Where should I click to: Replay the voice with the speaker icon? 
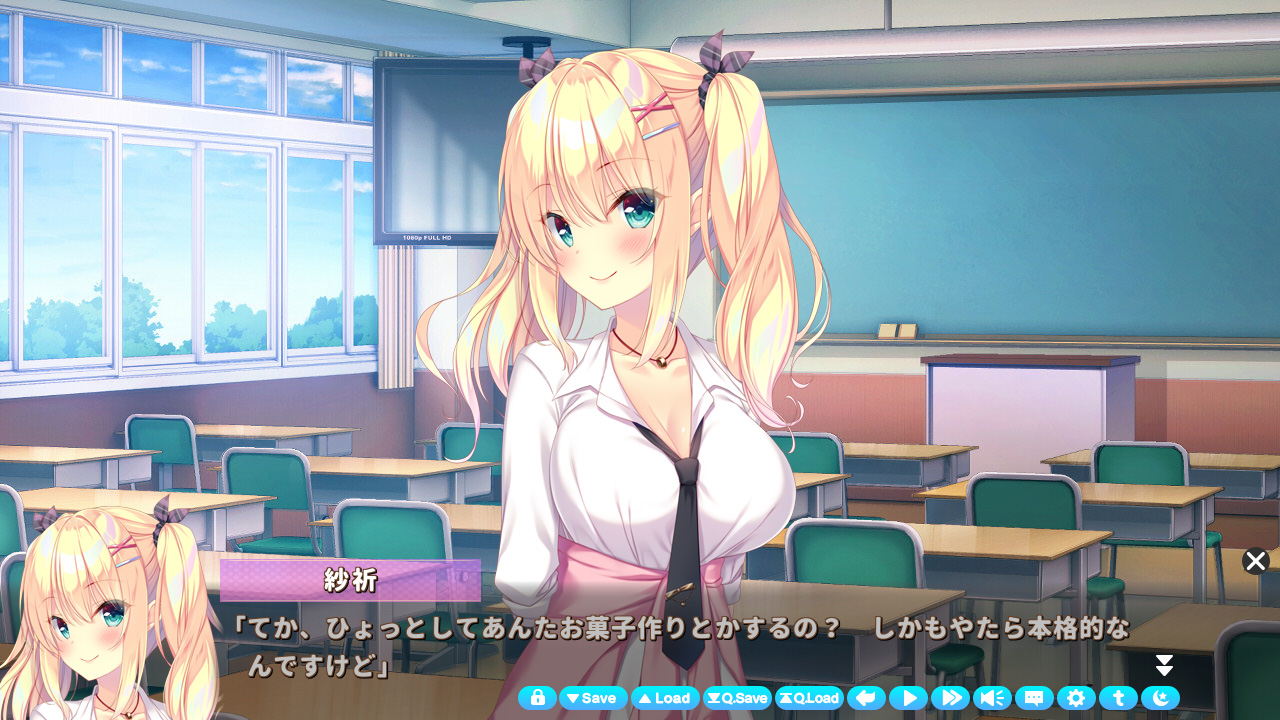click(992, 698)
